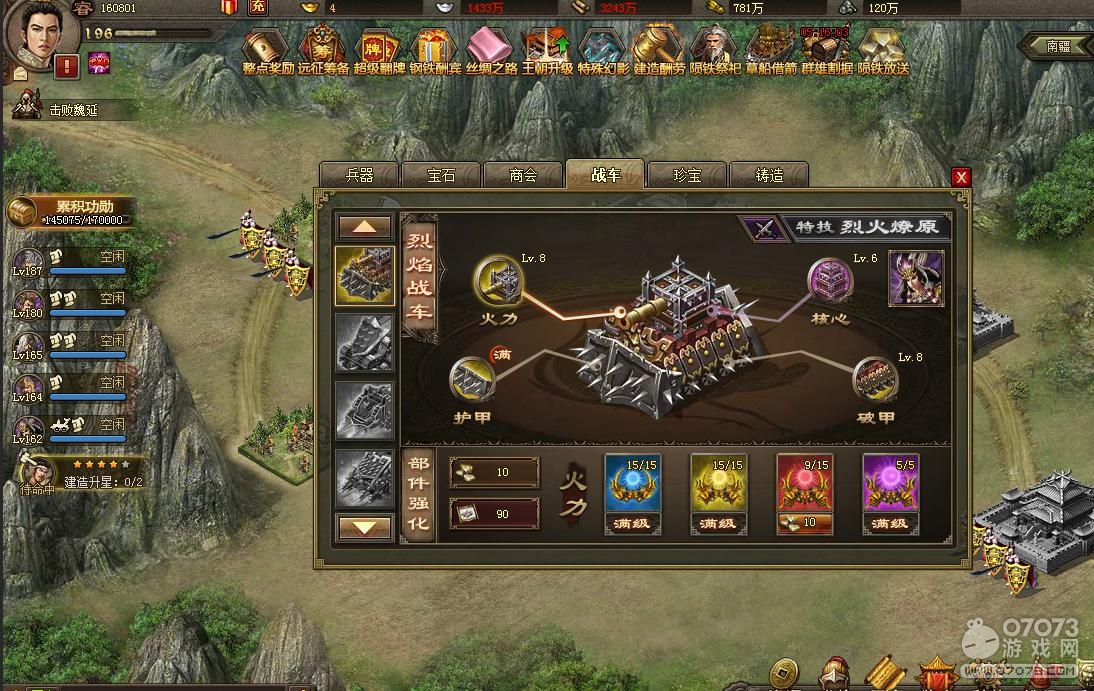
Task: Select the 核心 core part icon
Action: (x=830, y=279)
